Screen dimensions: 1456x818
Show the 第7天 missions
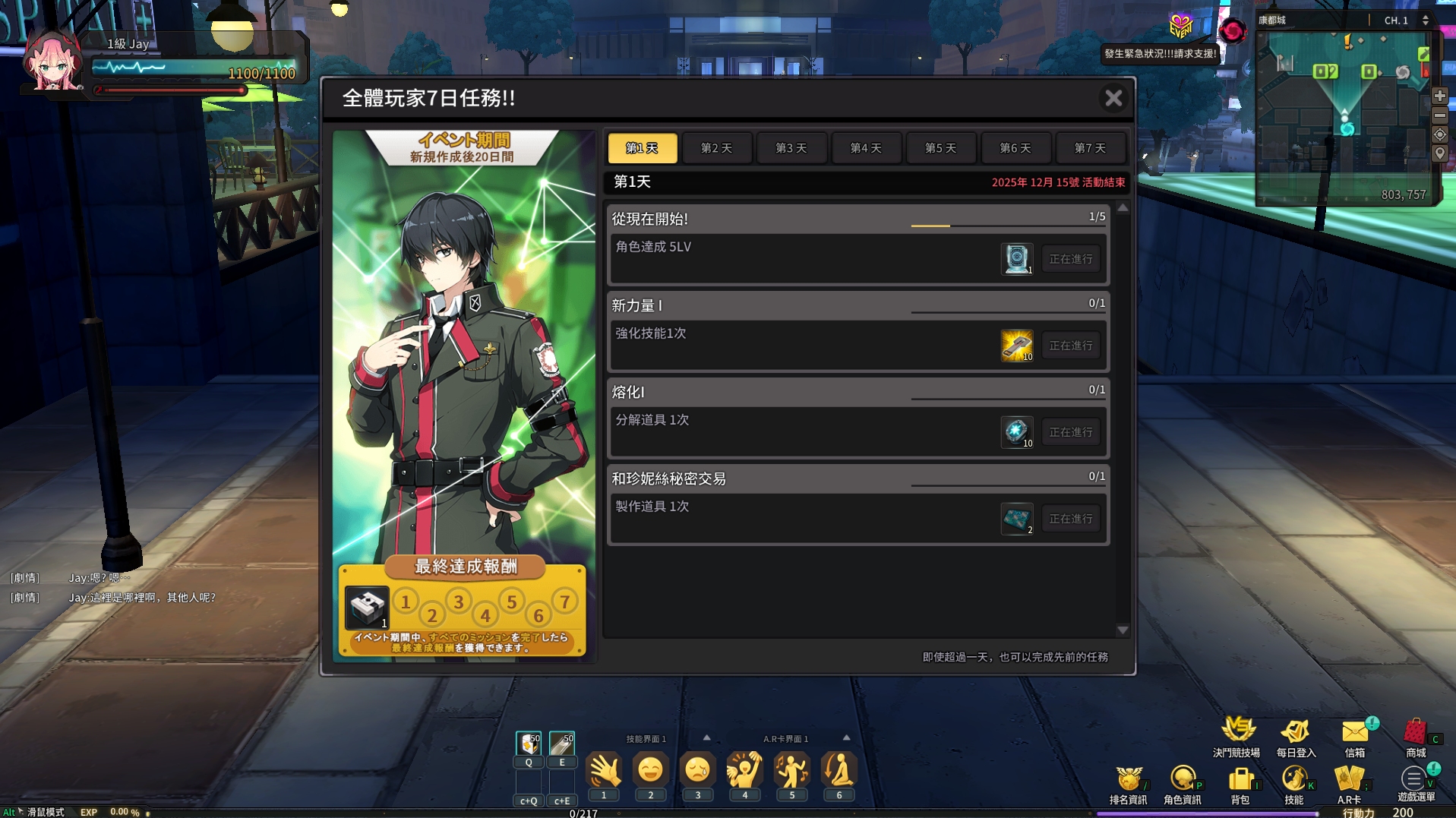tap(1090, 148)
